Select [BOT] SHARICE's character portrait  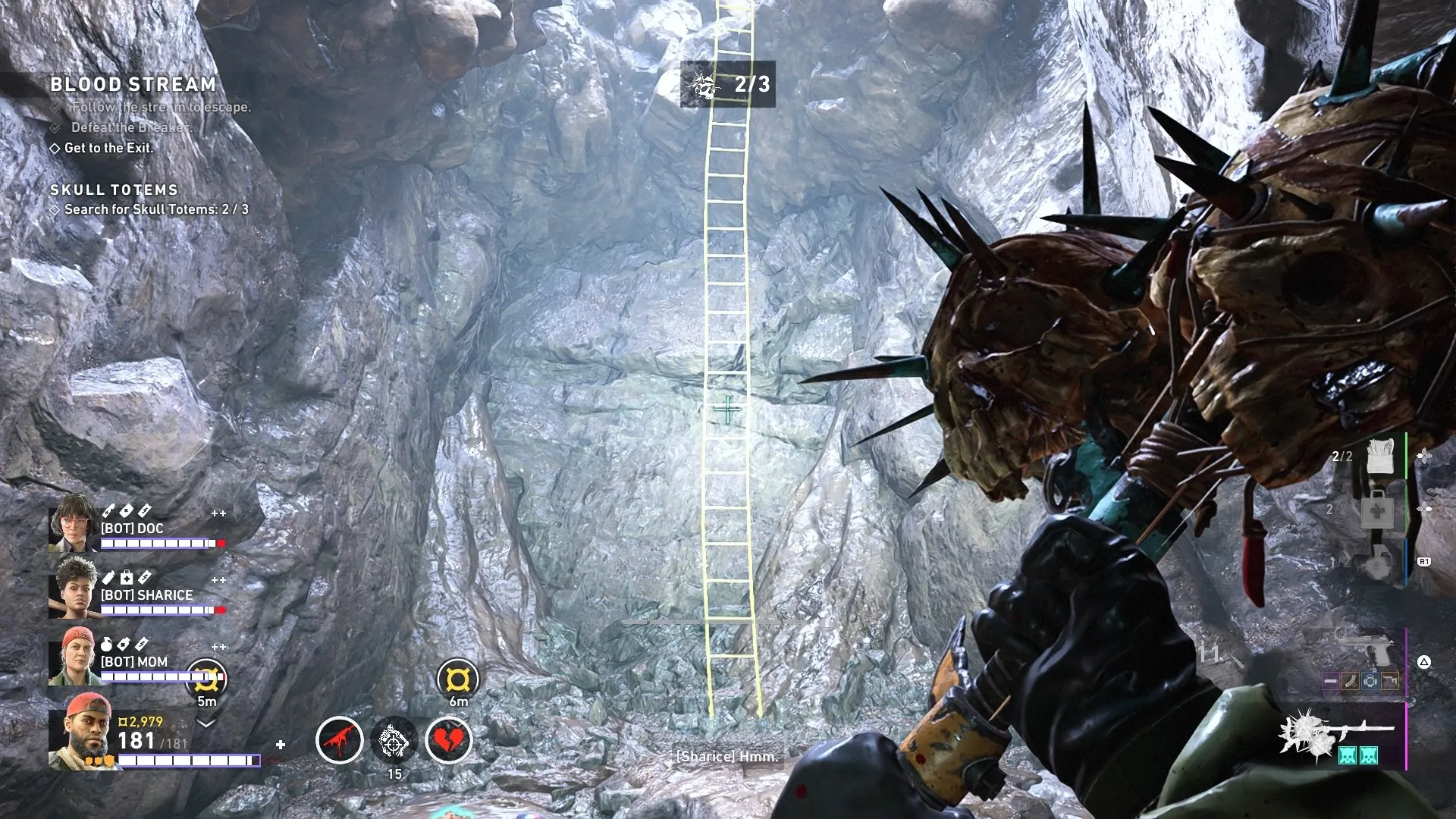click(73, 588)
